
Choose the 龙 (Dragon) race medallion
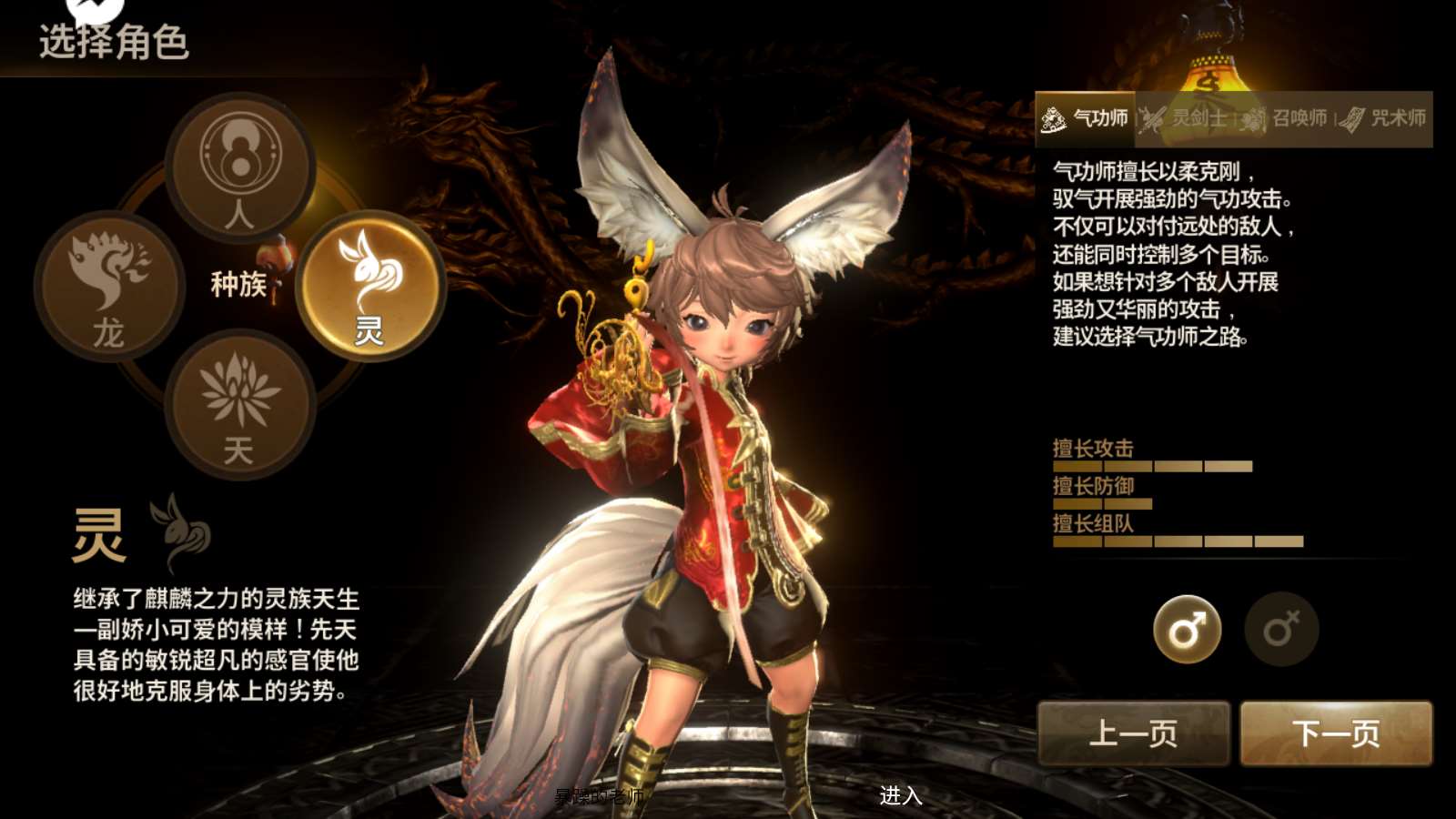click(109, 287)
